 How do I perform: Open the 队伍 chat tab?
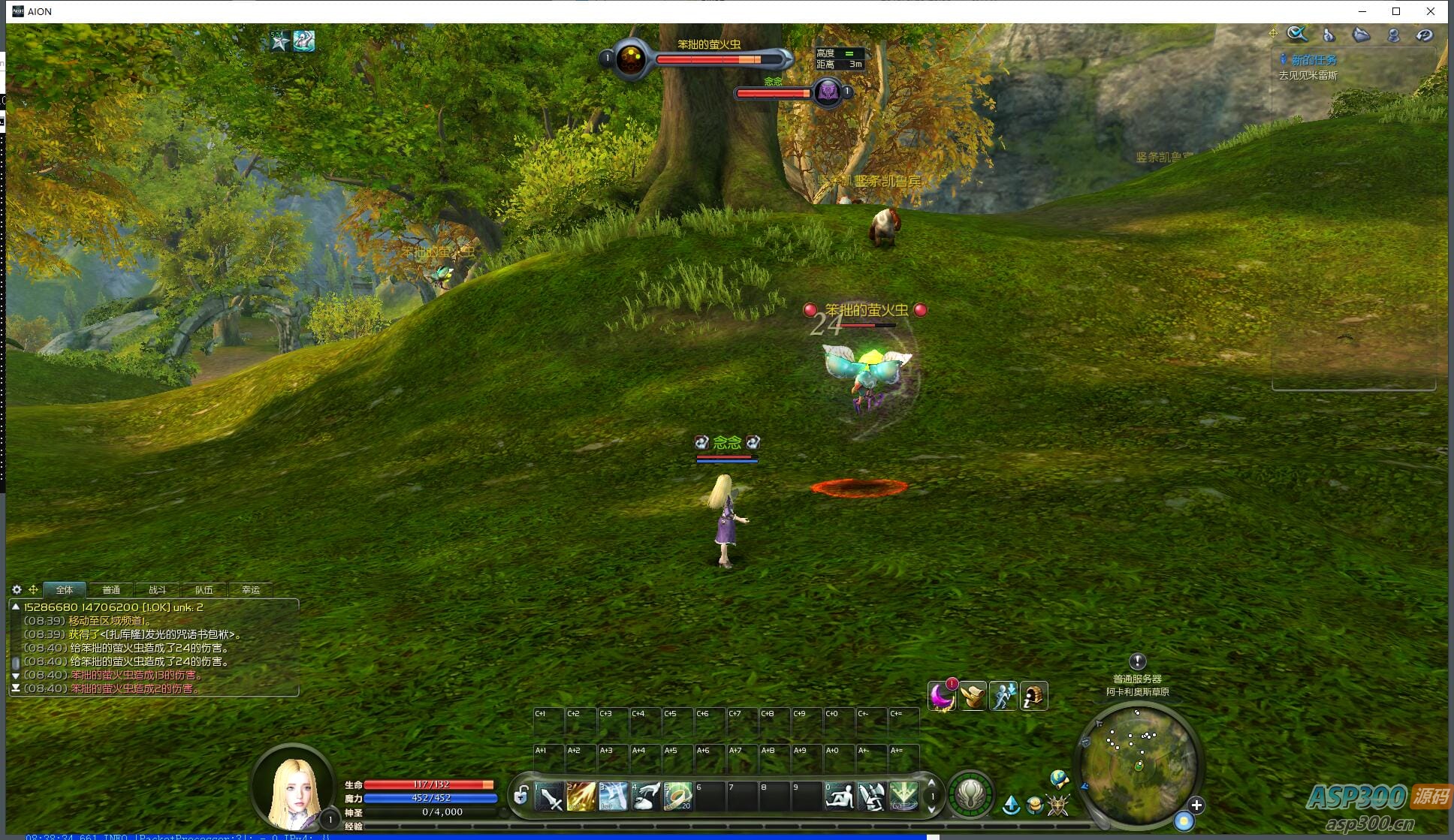[x=204, y=590]
